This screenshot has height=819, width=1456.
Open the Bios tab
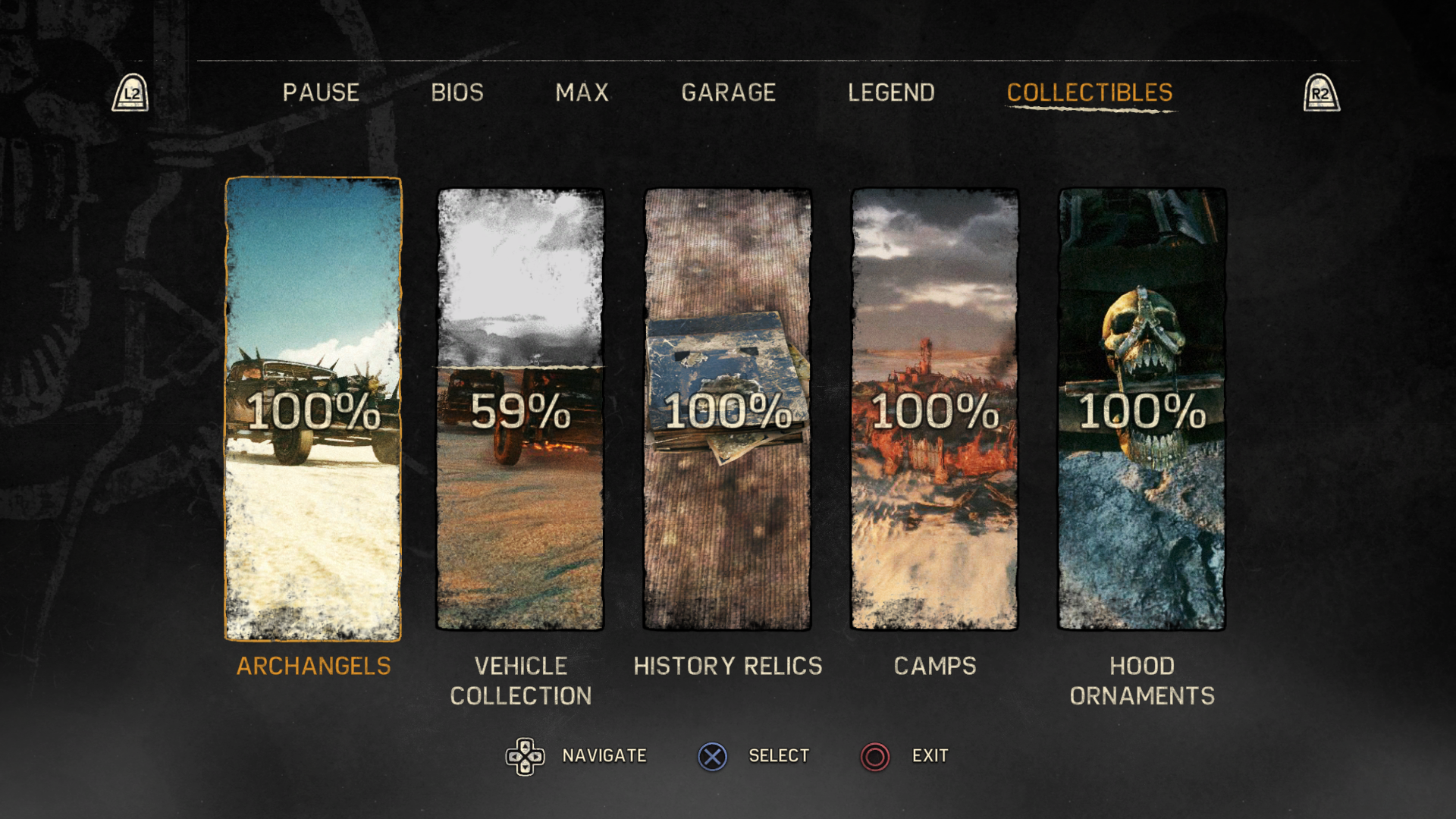click(457, 93)
